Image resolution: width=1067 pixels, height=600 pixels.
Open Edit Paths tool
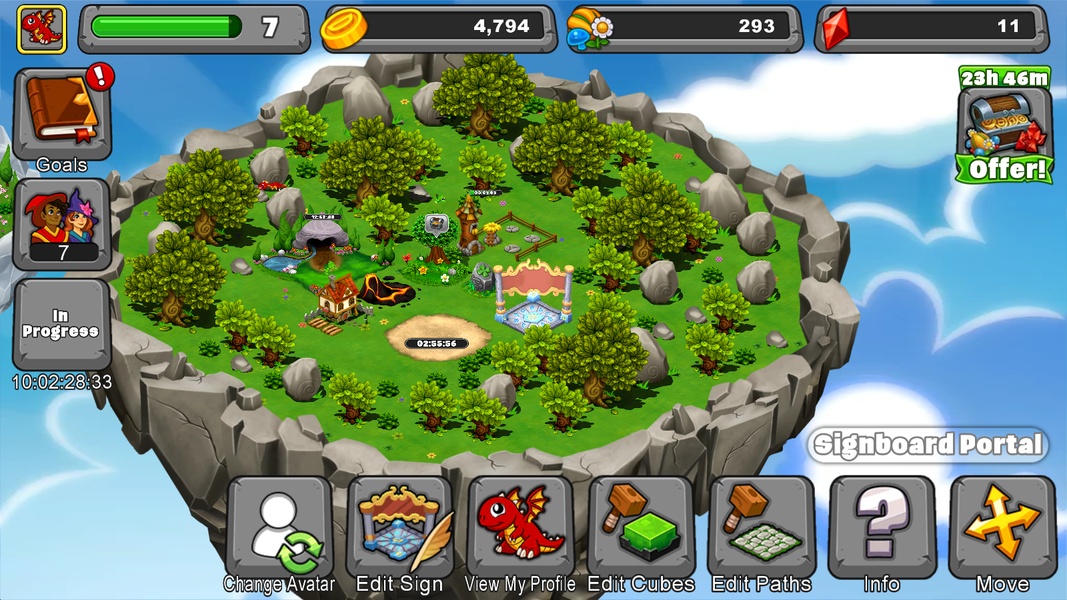coord(762,528)
